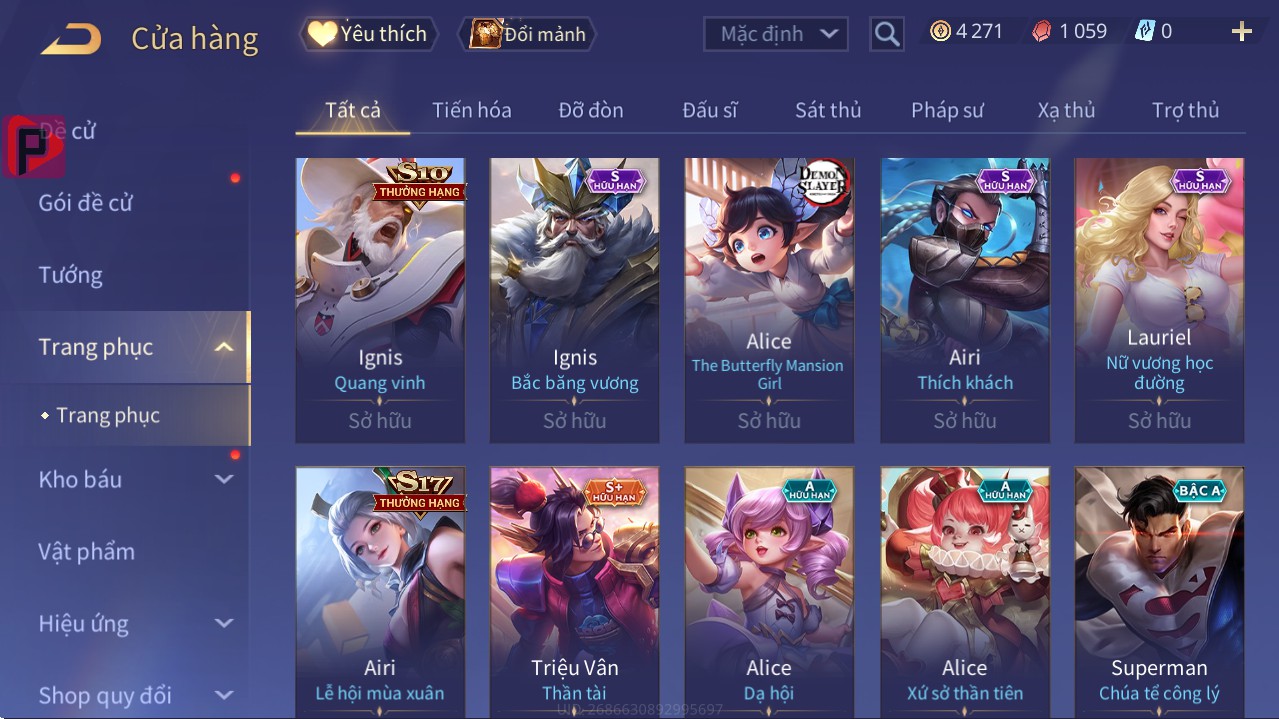Expand the Mặc định sort dropdown
Image resolution: width=1279 pixels, height=719 pixels.
[775, 34]
